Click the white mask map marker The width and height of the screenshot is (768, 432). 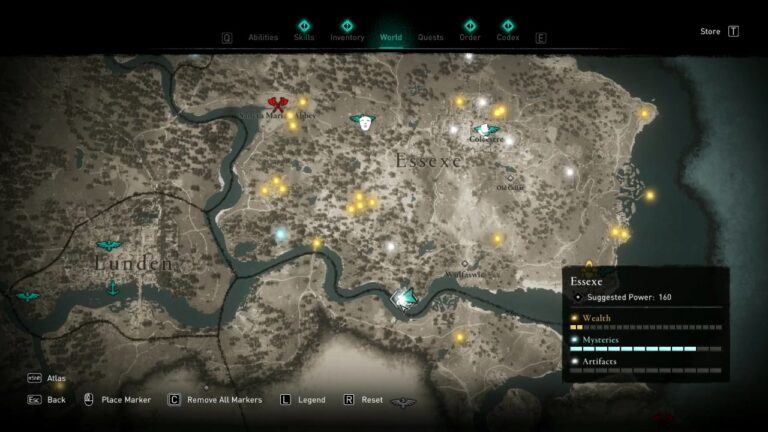364,122
